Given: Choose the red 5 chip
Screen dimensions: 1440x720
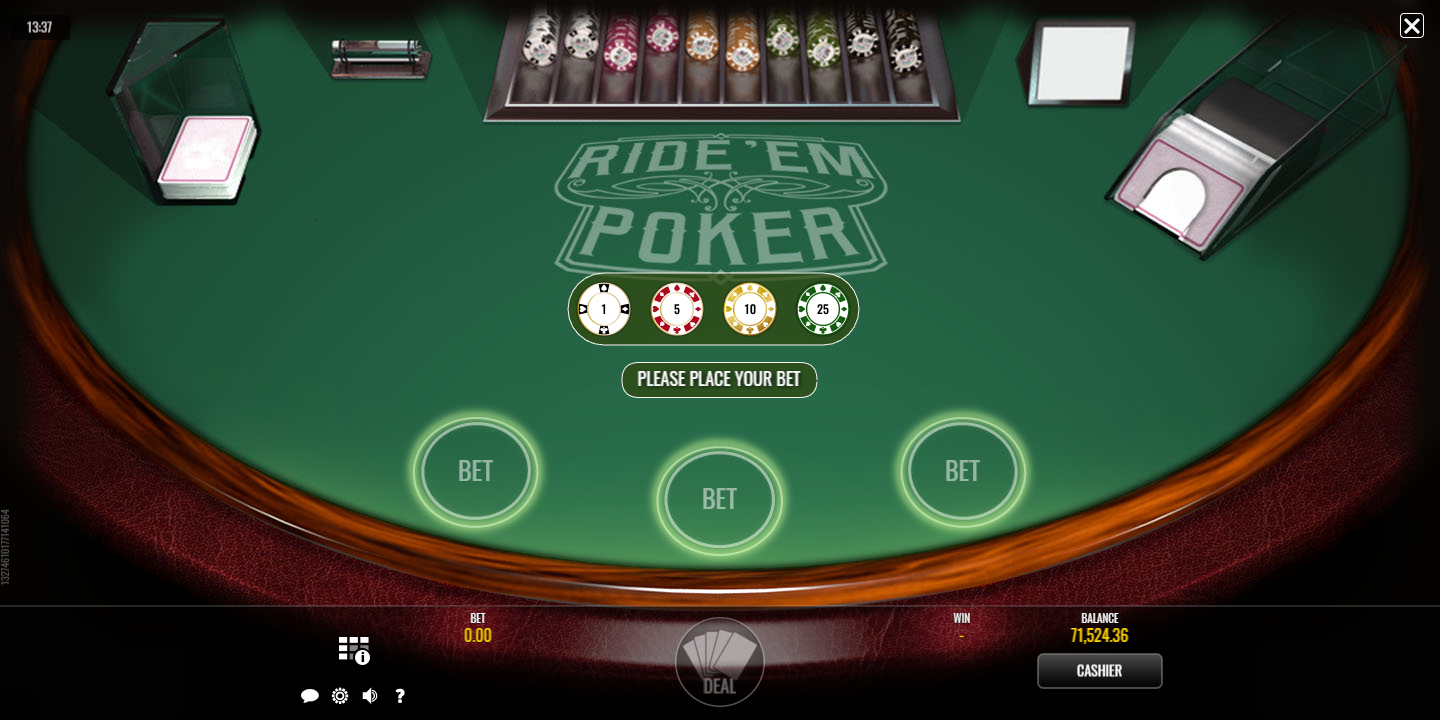Looking at the screenshot, I should (677, 310).
